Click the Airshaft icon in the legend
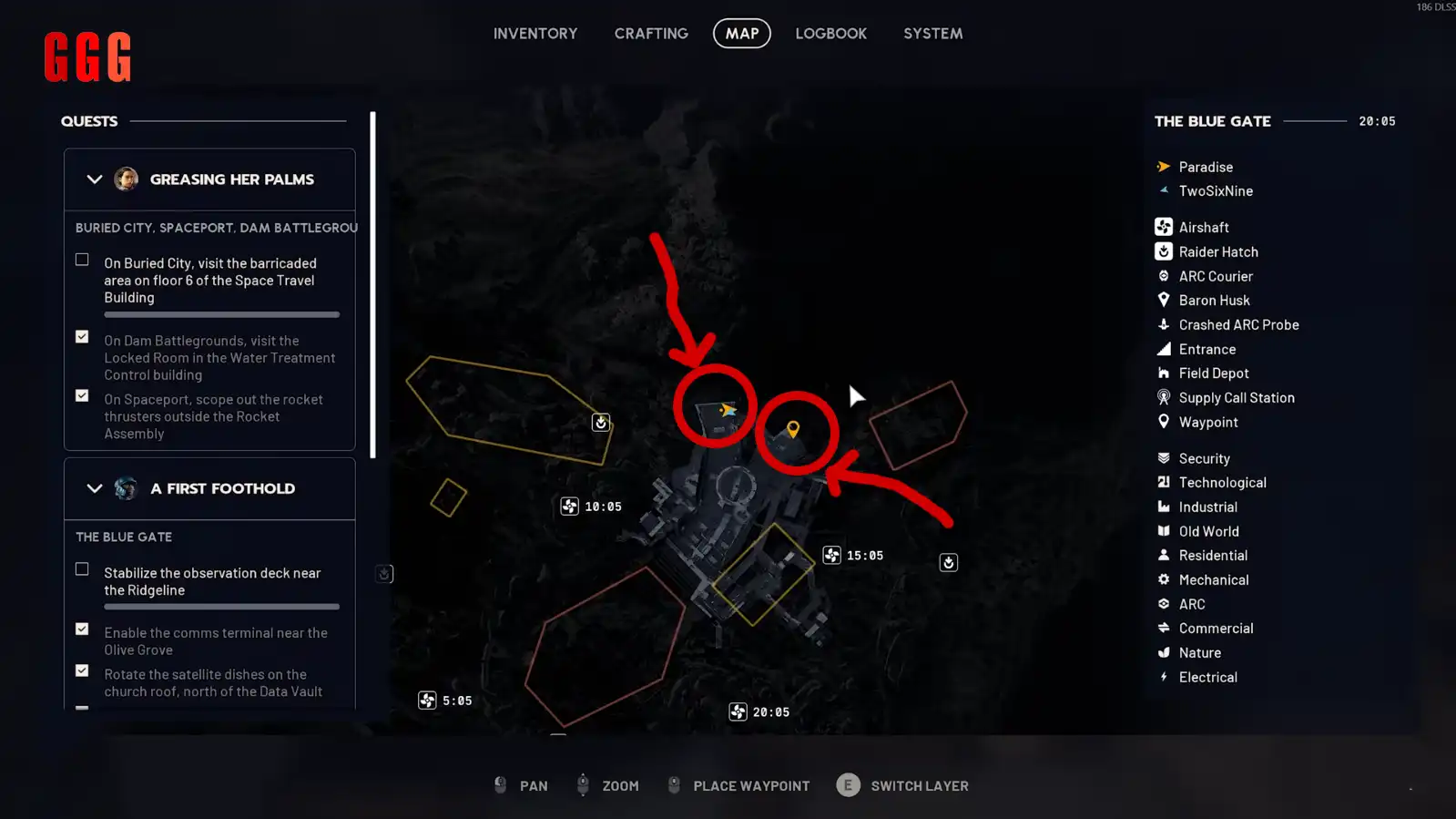This screenshot has width=1456, height=819. pyautogui.click(x=1164, y=226)
